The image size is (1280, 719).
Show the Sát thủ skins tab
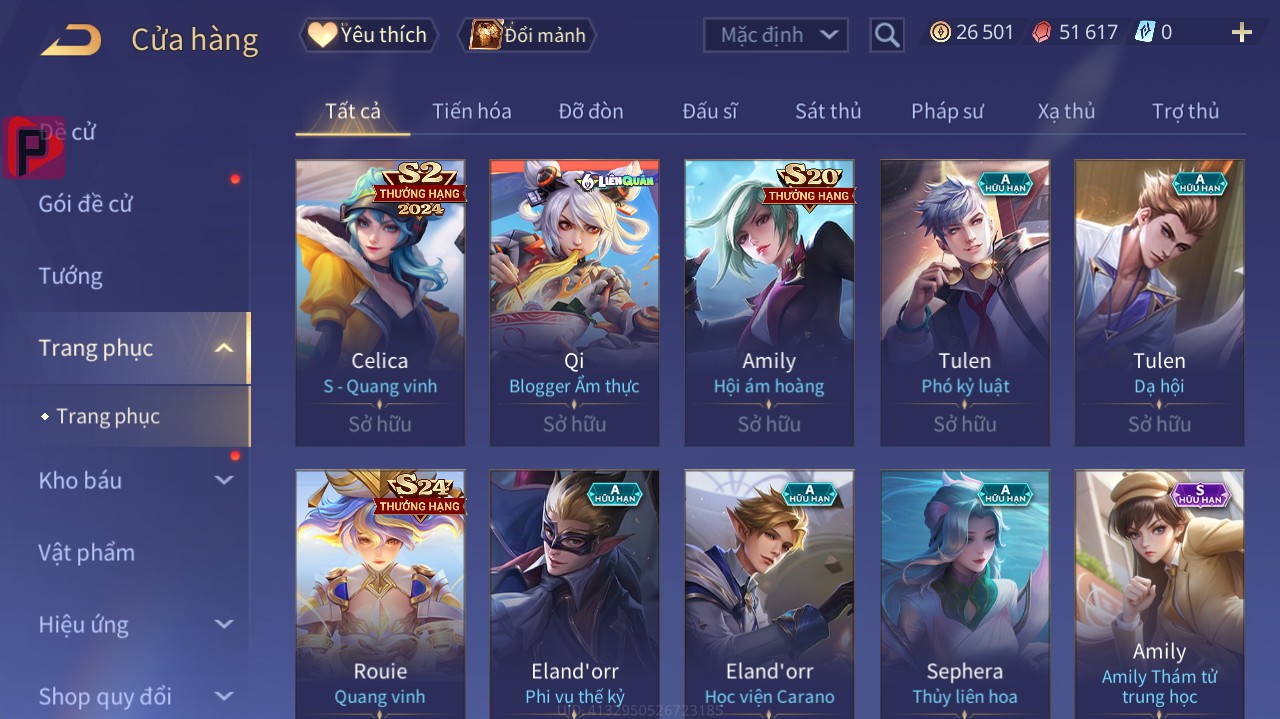coord(827,111)
